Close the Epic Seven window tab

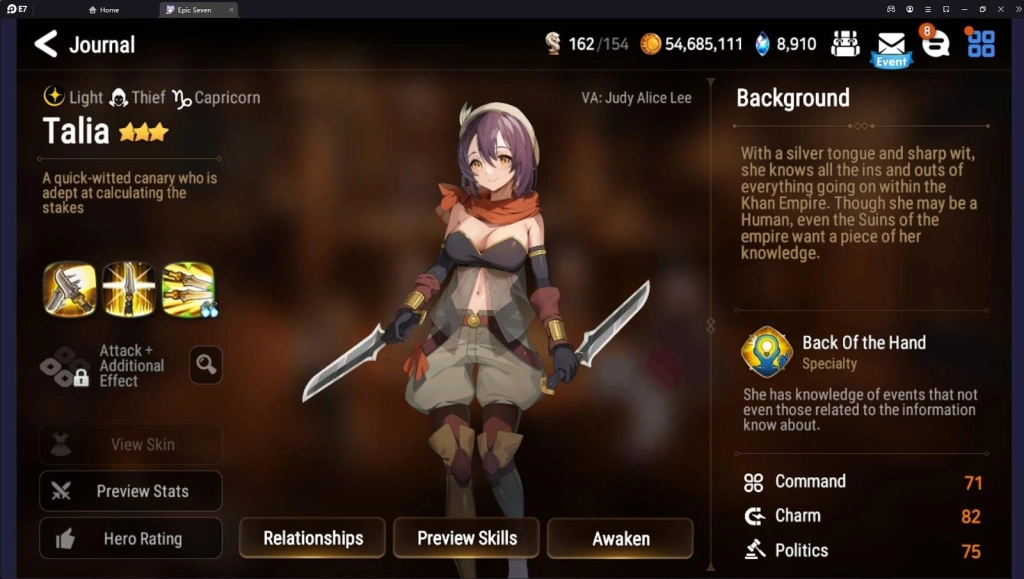231,9
